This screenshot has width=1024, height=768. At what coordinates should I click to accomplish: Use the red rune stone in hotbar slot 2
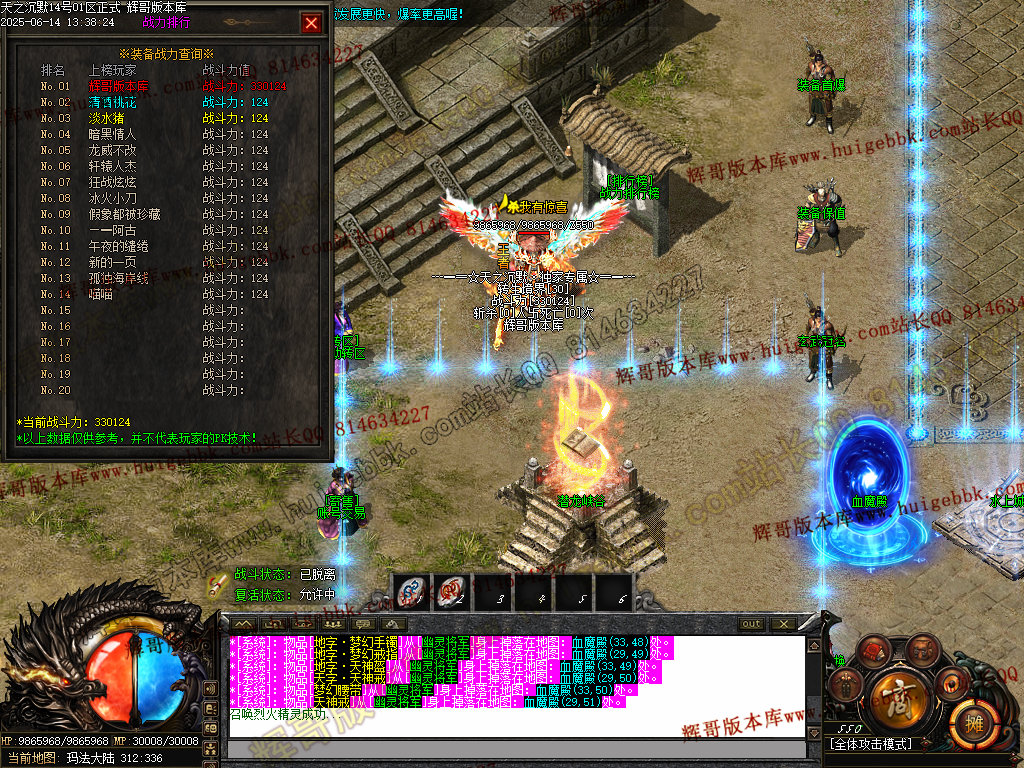click(454, 592)
